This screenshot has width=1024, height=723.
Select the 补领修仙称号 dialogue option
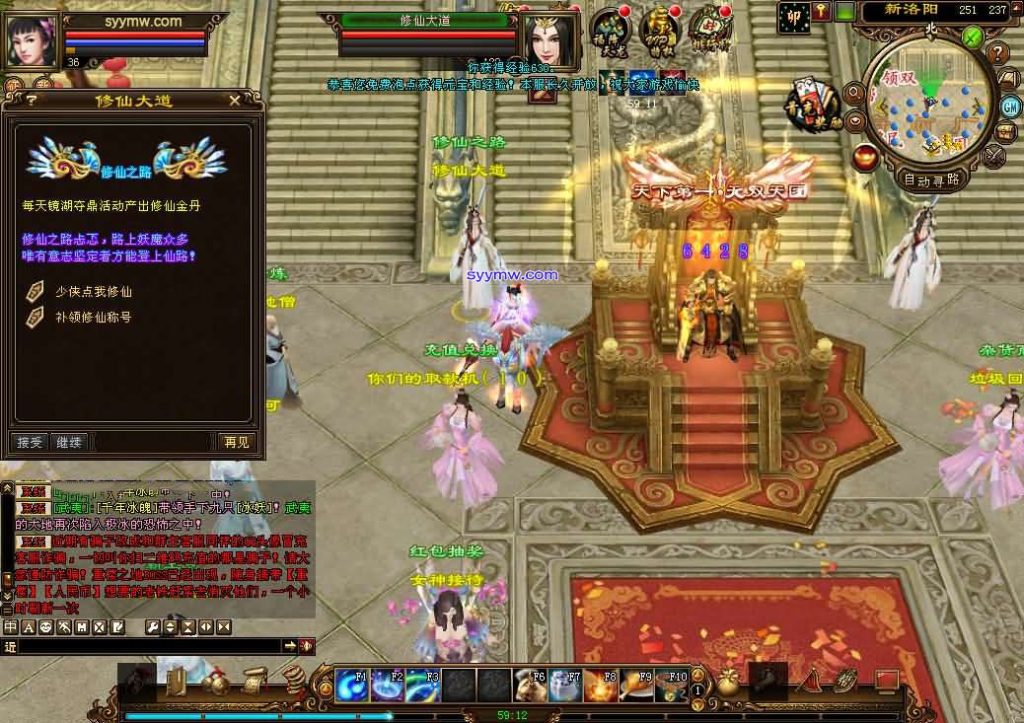[93, 317]
